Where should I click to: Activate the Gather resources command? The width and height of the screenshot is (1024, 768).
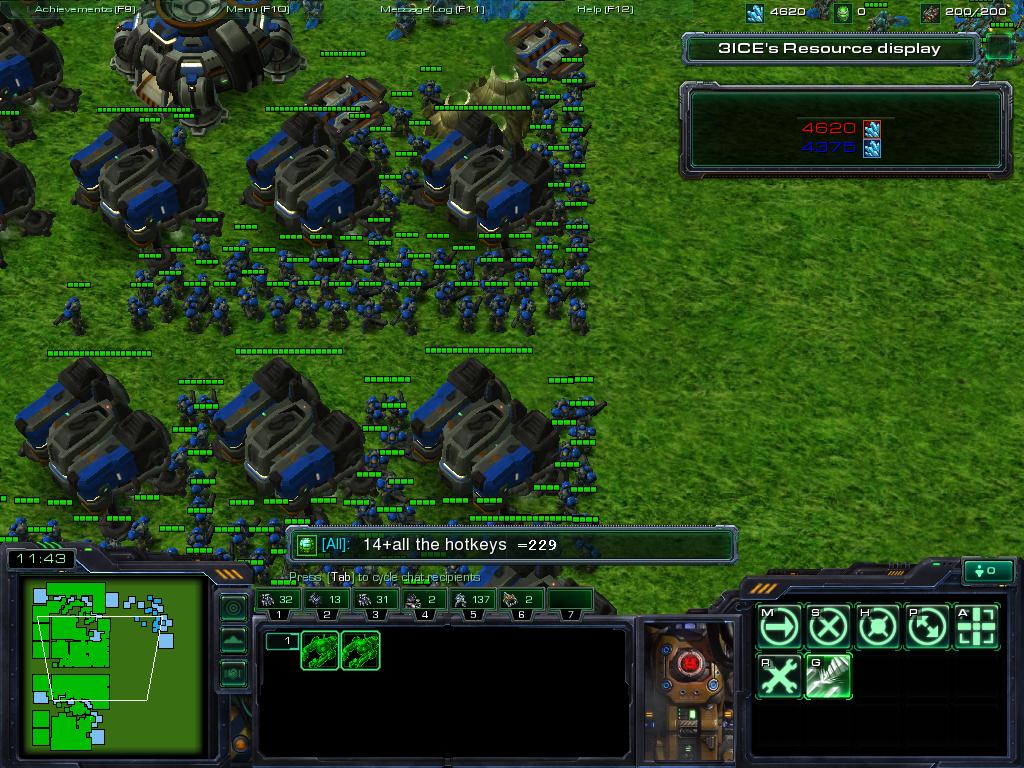[827, 677]
